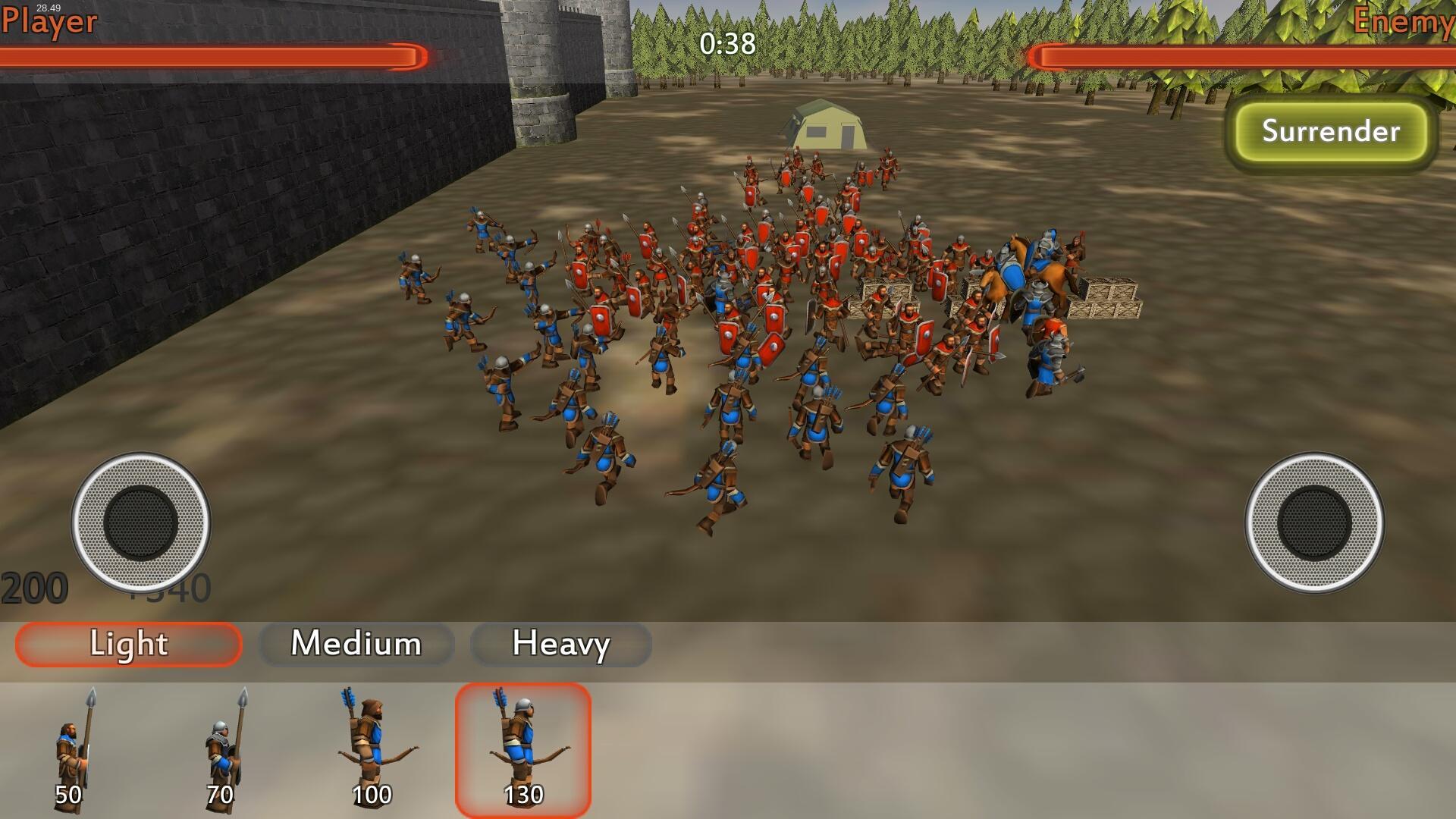Click the Enemy health bar

point(1244,55)
